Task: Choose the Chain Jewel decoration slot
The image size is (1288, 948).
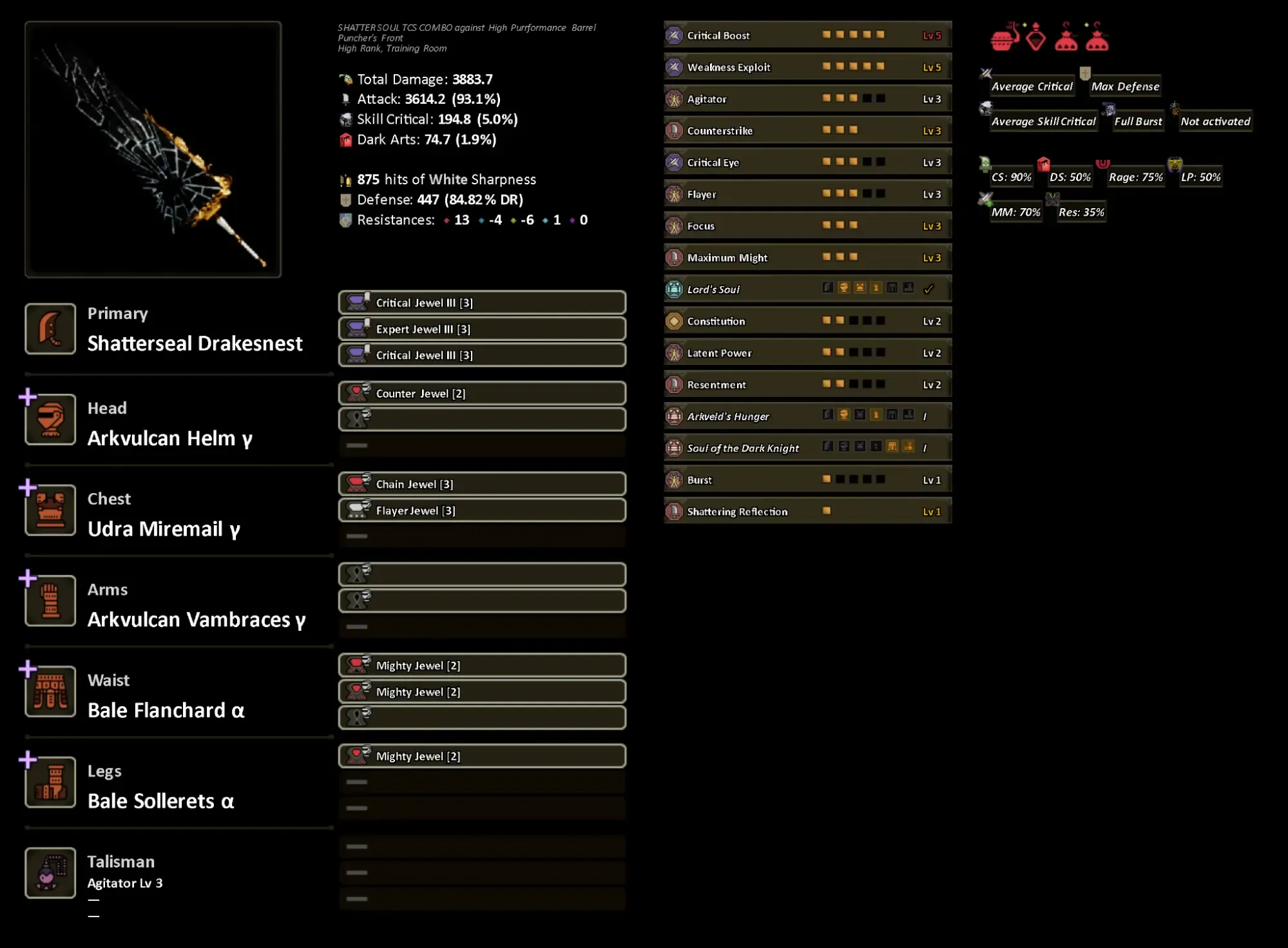Action: point(481,485)
